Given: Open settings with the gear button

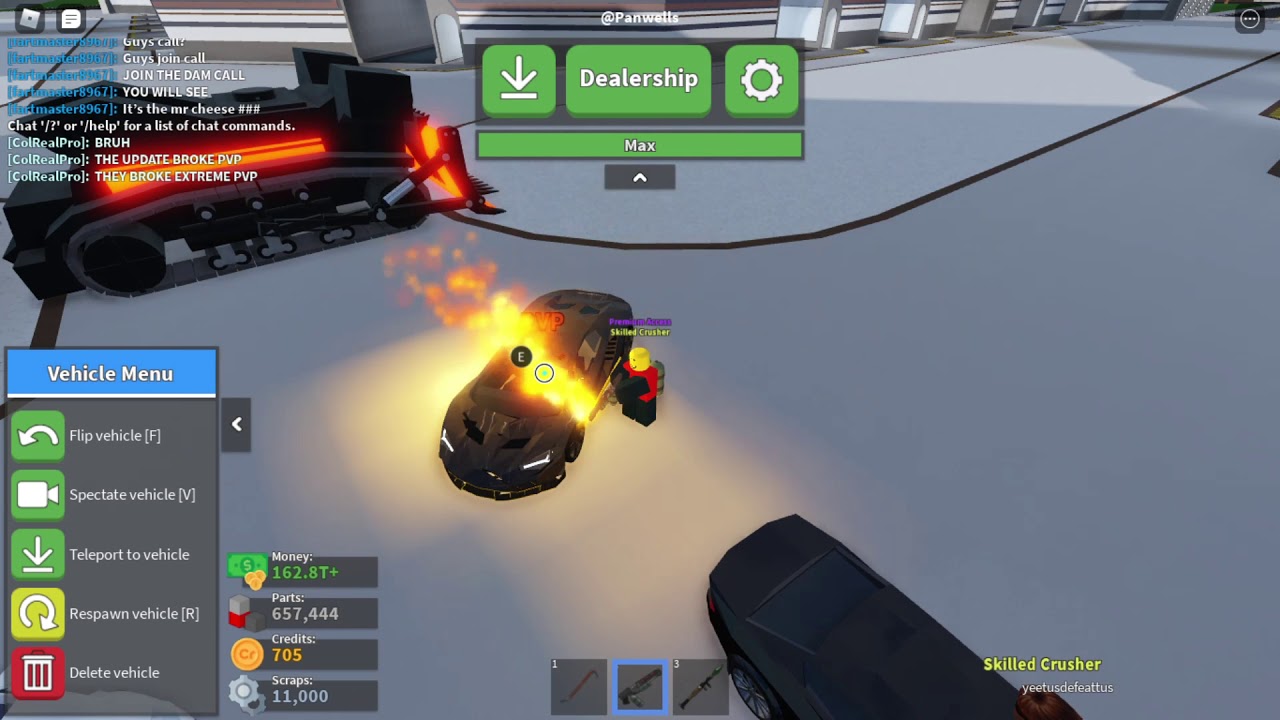Looking at the screenshot, I should pos(762,79).
